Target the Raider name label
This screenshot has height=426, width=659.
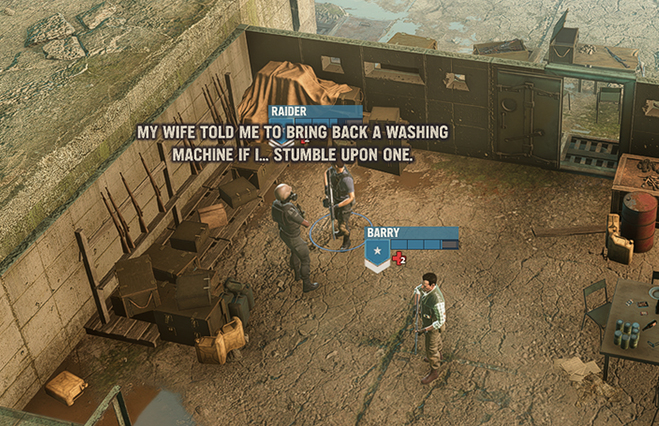point(288,112)
